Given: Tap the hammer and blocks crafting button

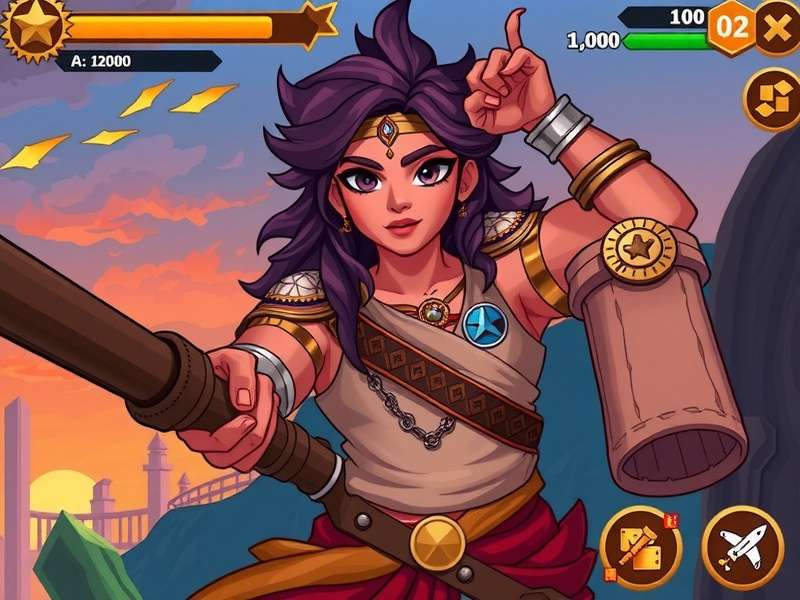Looking at the screenshot, I should 641,546.
